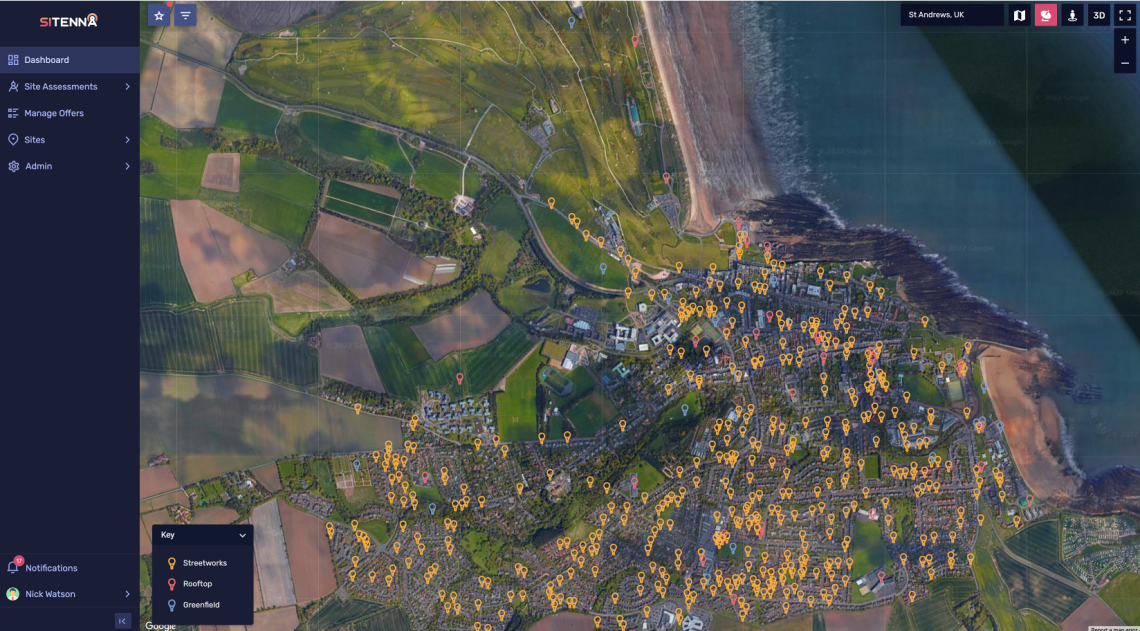The width and height of the screenshot is (1140, 631).
Task: Click the star favourites button
Action: coord(159,15)
